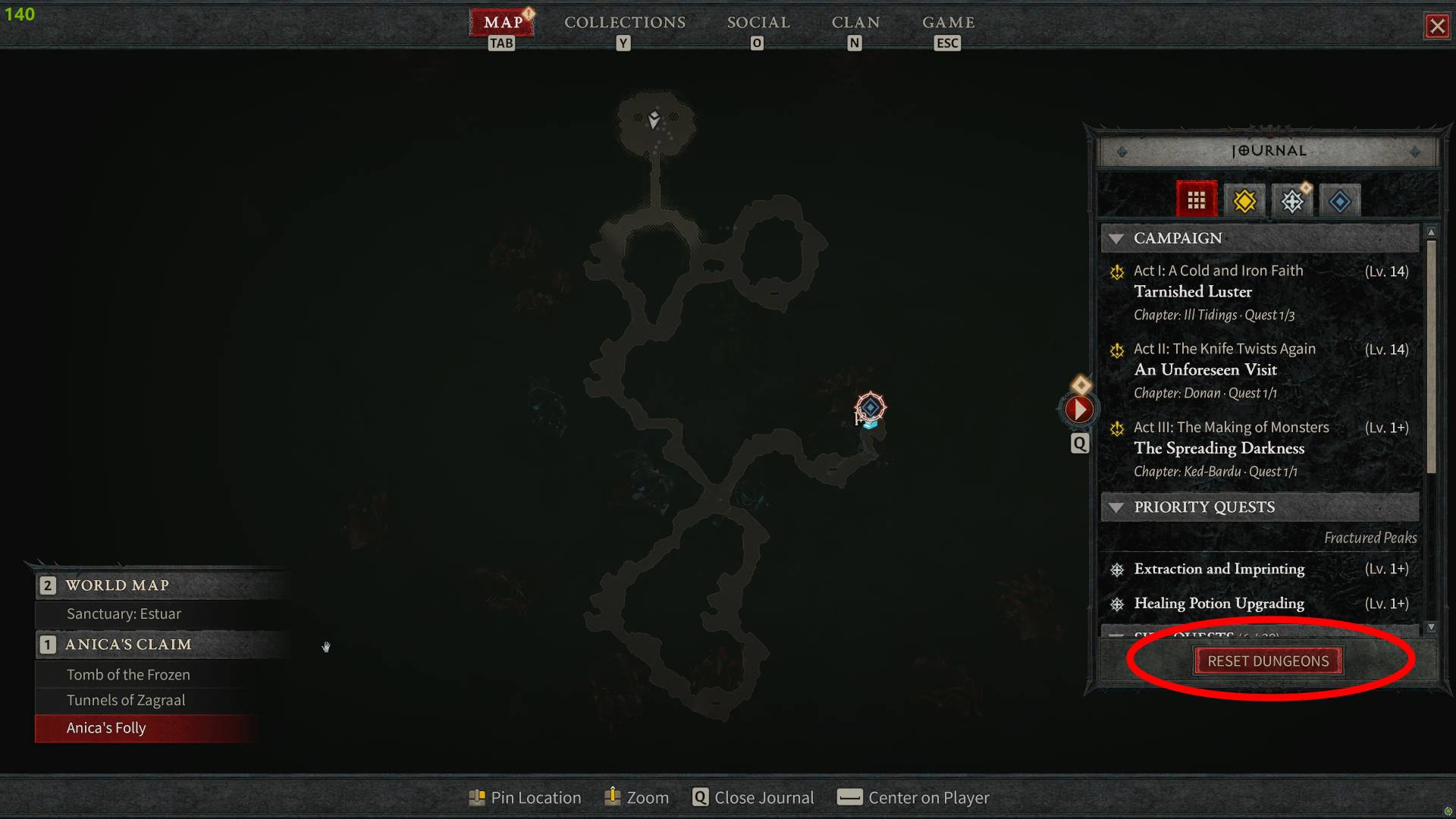Select the player waypoint marker on the map
This screenshot has width=1456, height=819.
(870, 409)
